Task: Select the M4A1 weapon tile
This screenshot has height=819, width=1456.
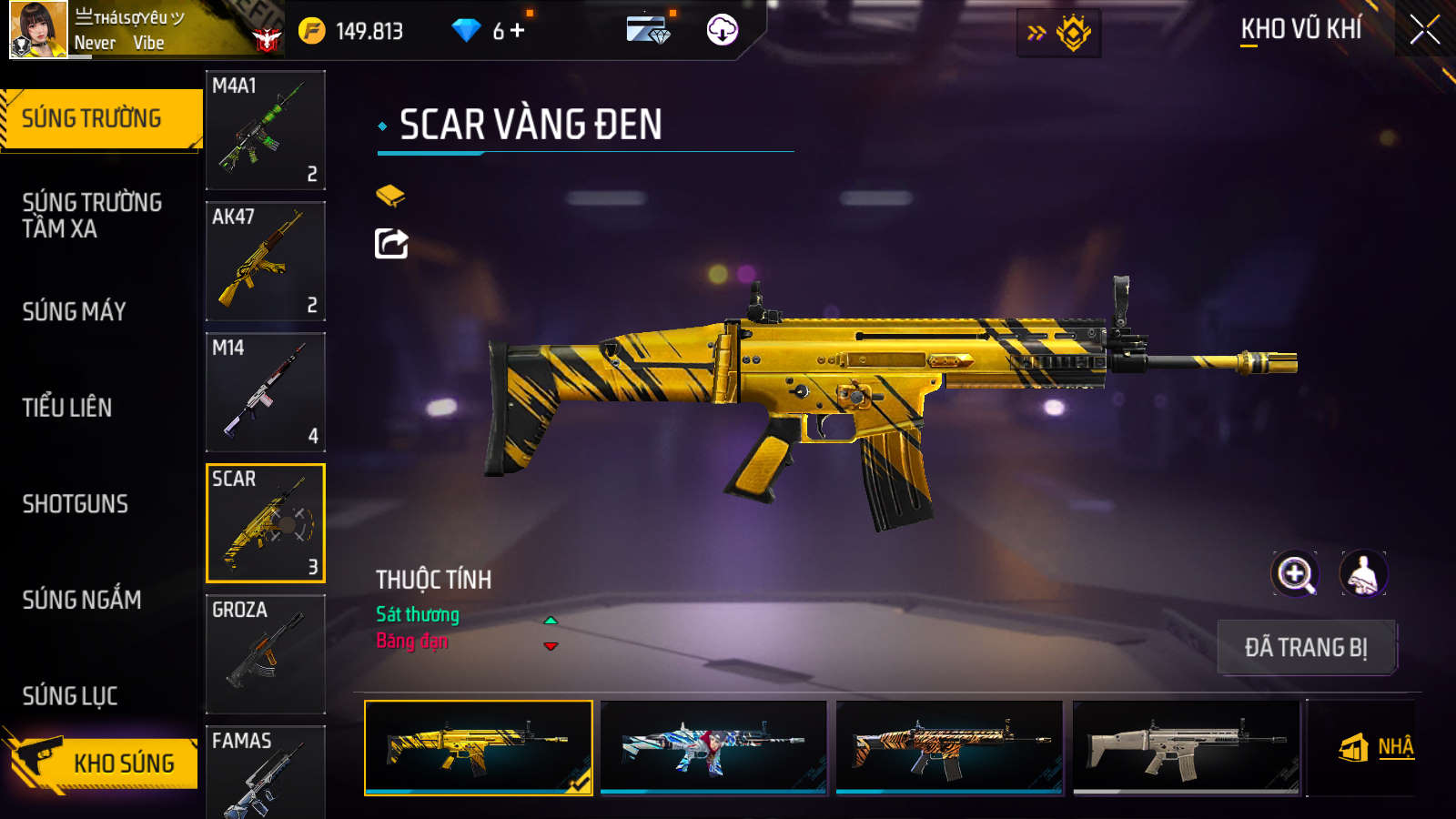Action: 265,130
